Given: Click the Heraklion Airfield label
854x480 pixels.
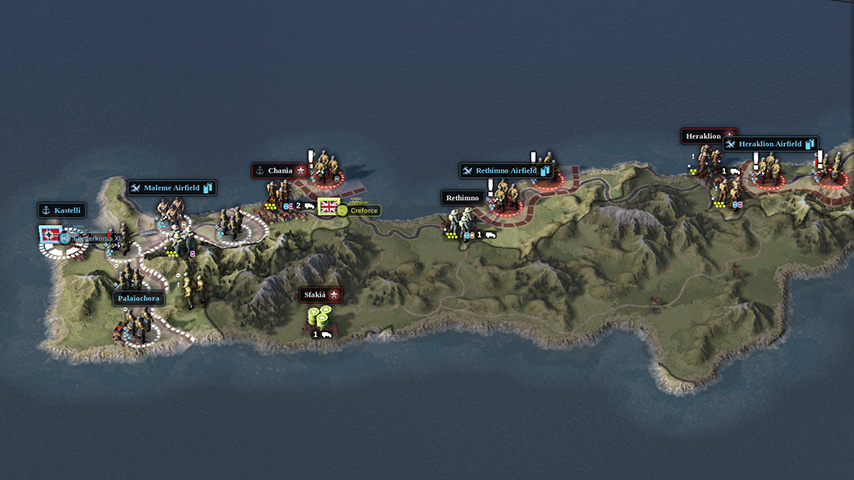Looking at the screenshot, I should 769,144.
